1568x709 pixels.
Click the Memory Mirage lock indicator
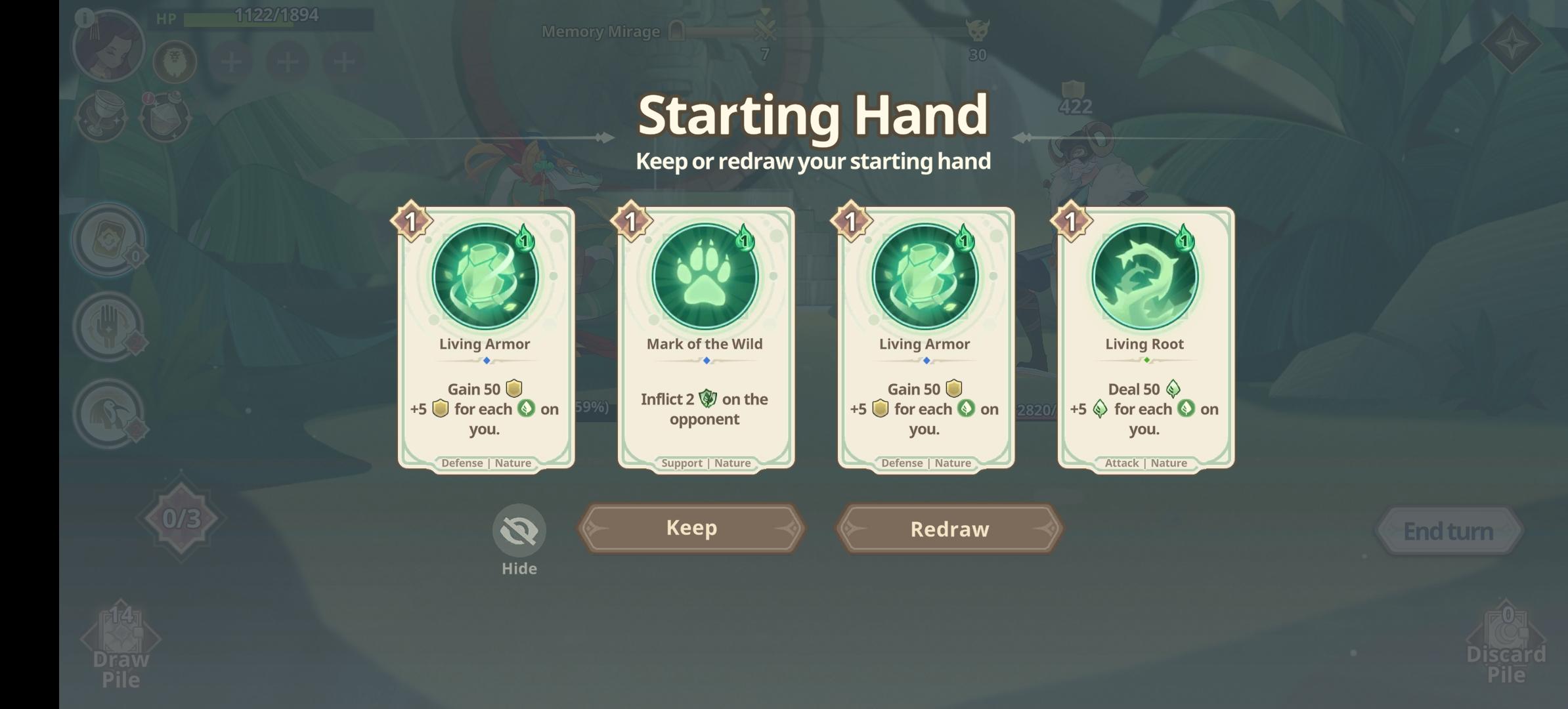pos(677,30)
